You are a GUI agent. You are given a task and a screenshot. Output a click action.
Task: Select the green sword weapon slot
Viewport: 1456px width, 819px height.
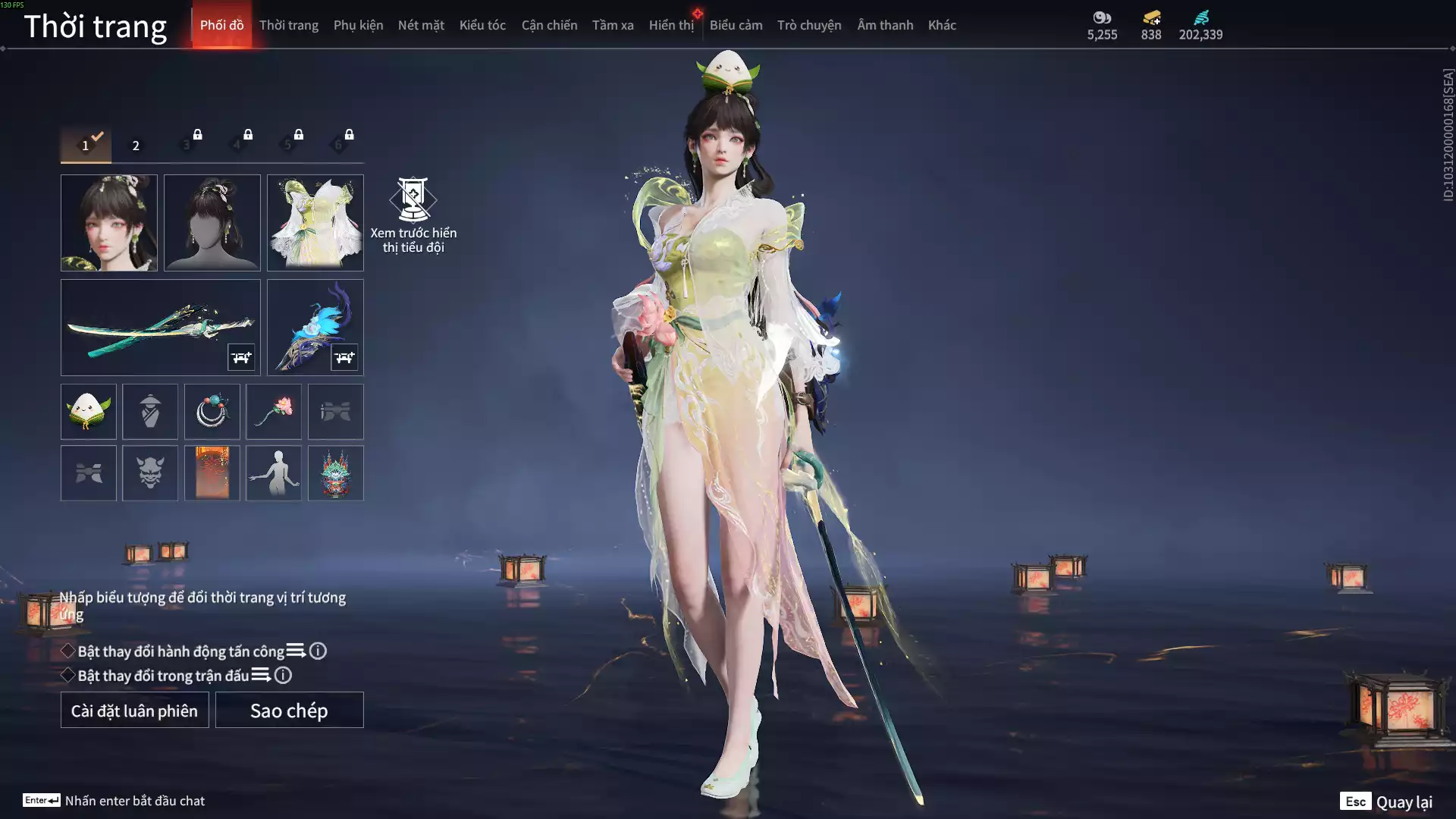160,328
